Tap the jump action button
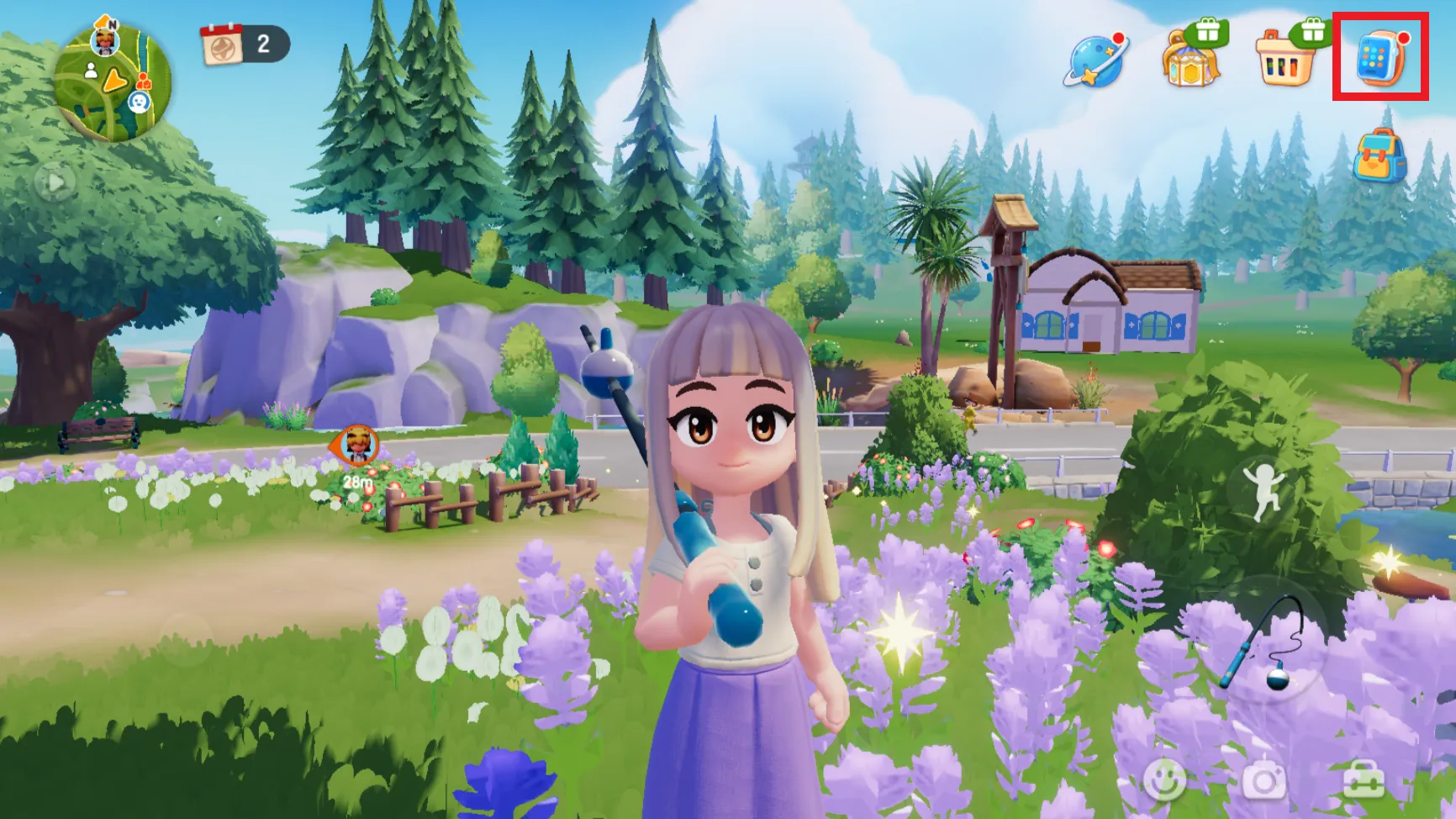The width and height of the screenshot is (1456, 819). (x=1263, y=490)
